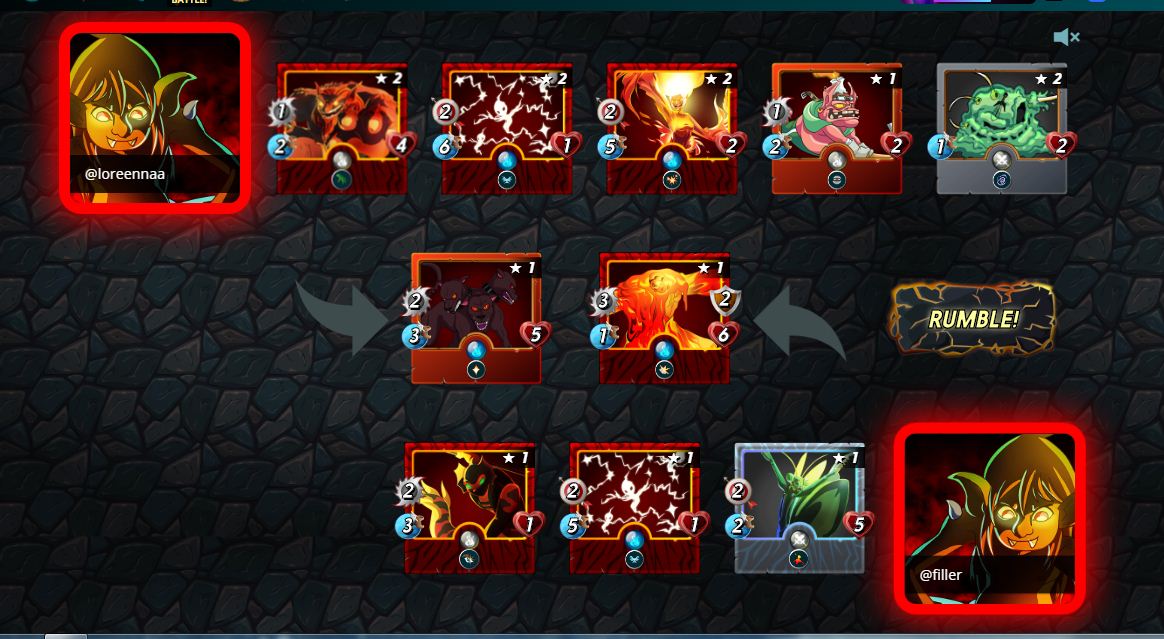The width and height of the screenshot is (1164, 639).
Task: Select the green mantis insect card with gray frame
Action: [799, 507]
